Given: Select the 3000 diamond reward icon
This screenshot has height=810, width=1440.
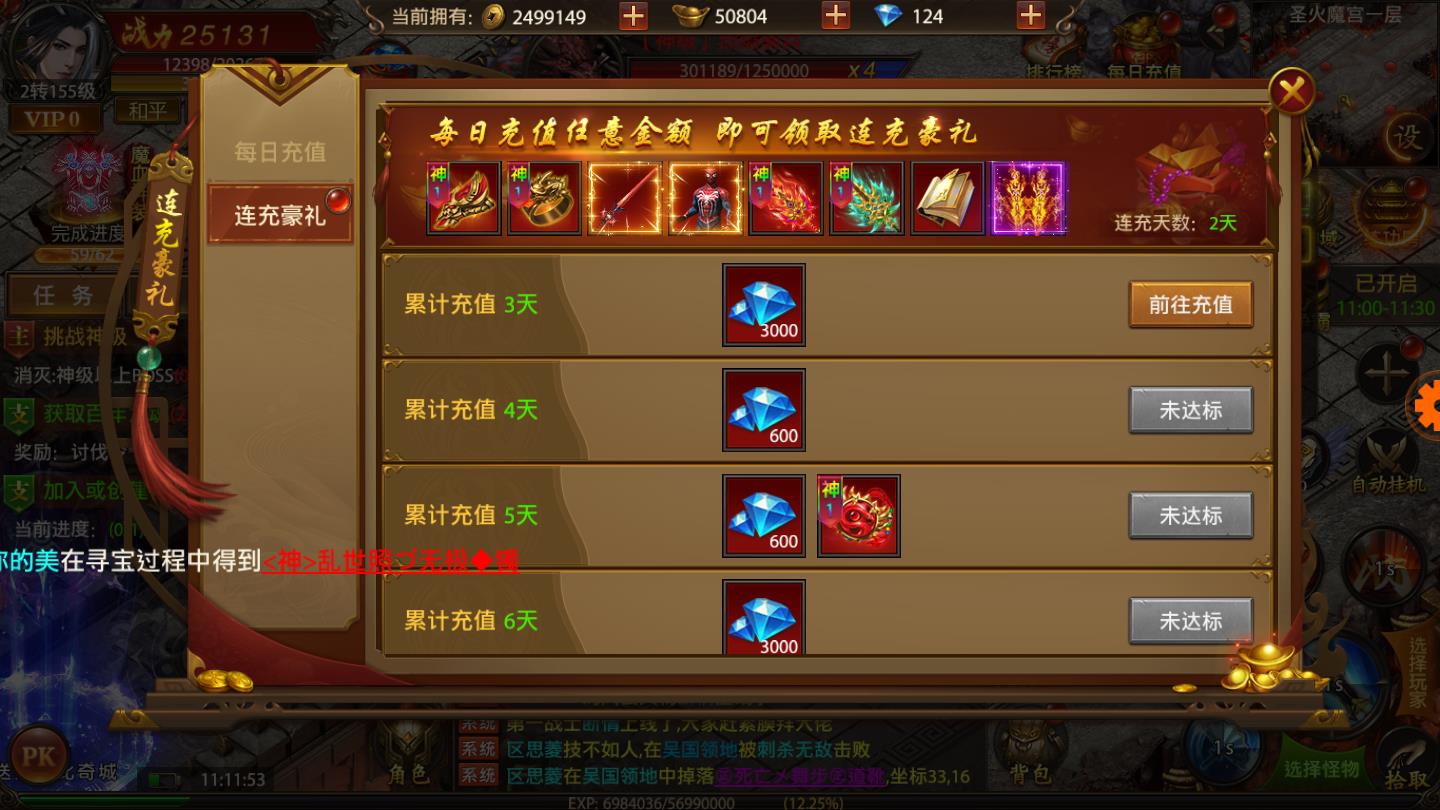Looking at the screenshot, I should click(763, 305).
